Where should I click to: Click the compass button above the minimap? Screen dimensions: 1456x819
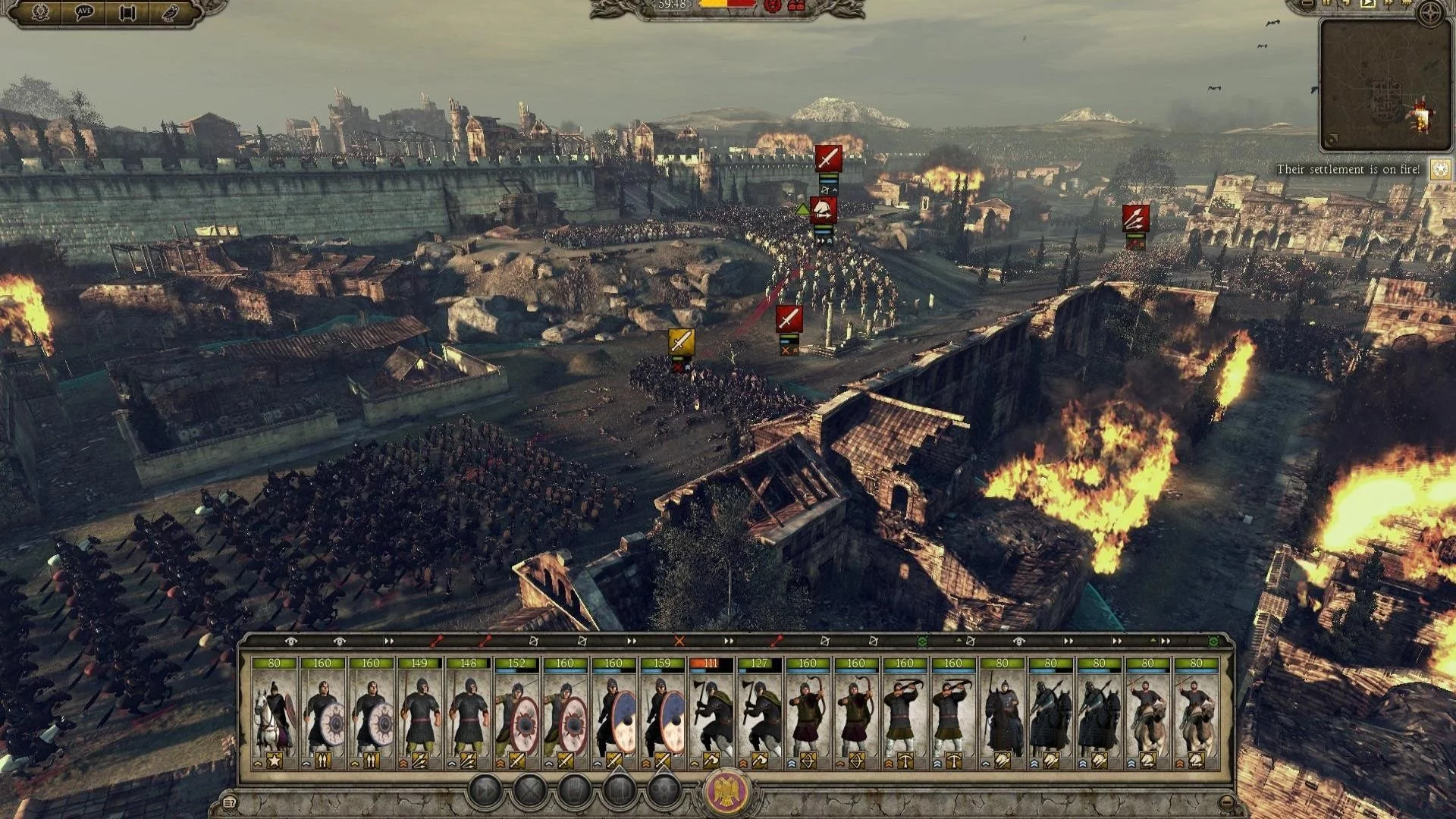(1430, 14)
